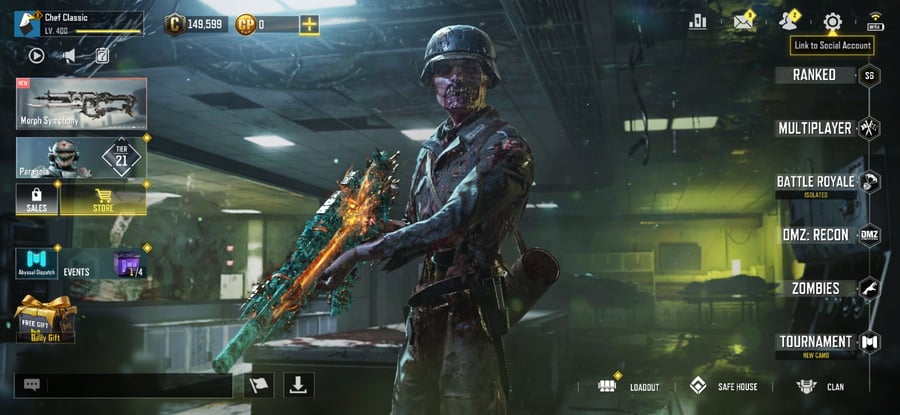Click the download icon button
This screenshot has width=900, height=415.
tap(300, 384)
